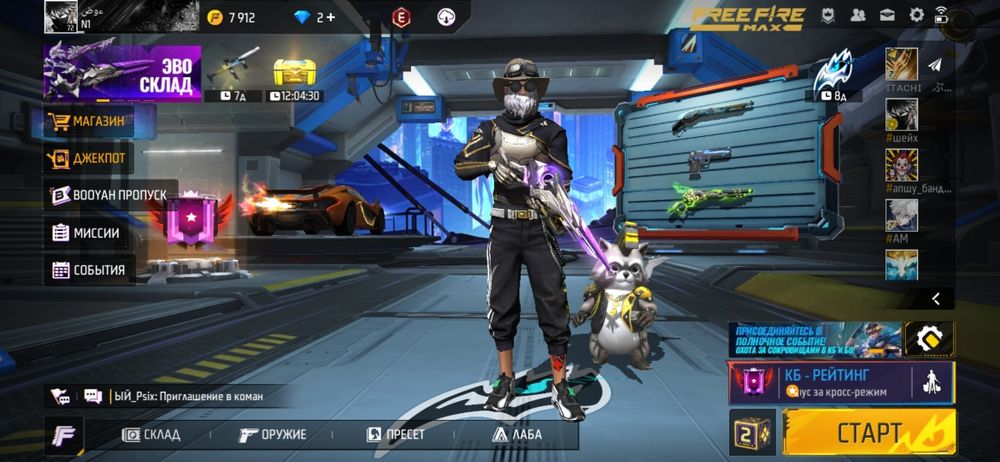Change game mode via КБ - Рейтинг
Viewport: 1000px width, 462px height.
pyautogui.click(x=841, y=382)
